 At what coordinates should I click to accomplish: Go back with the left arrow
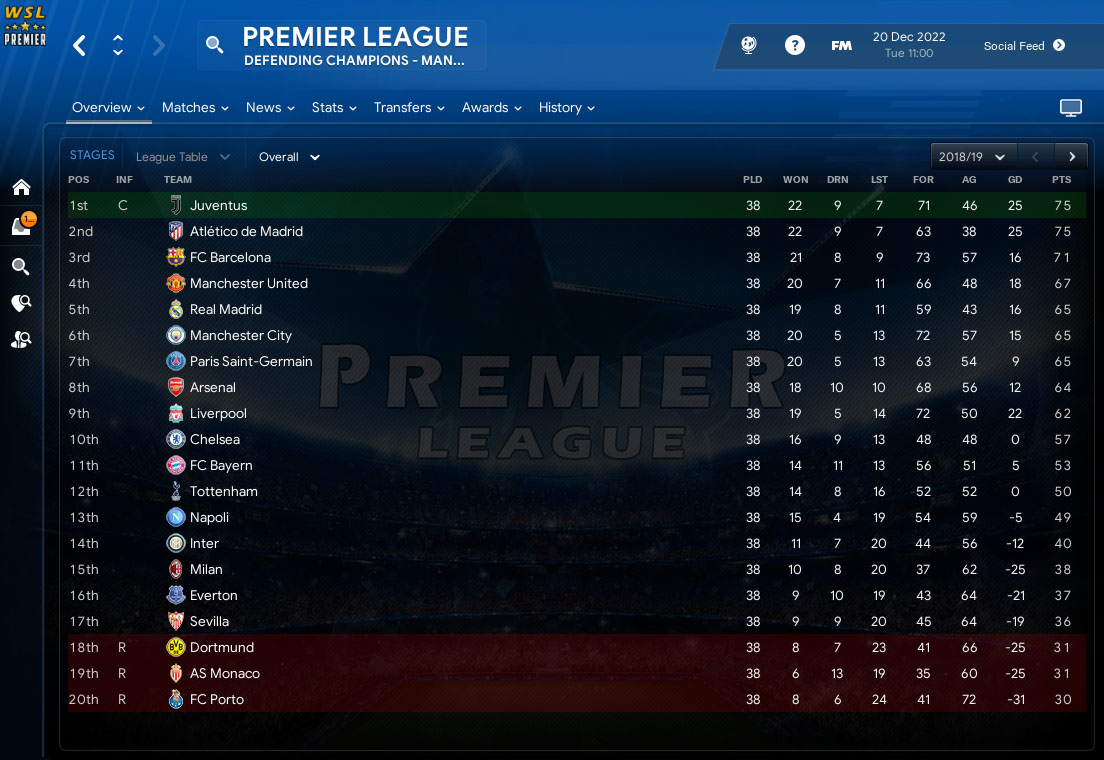80,45
